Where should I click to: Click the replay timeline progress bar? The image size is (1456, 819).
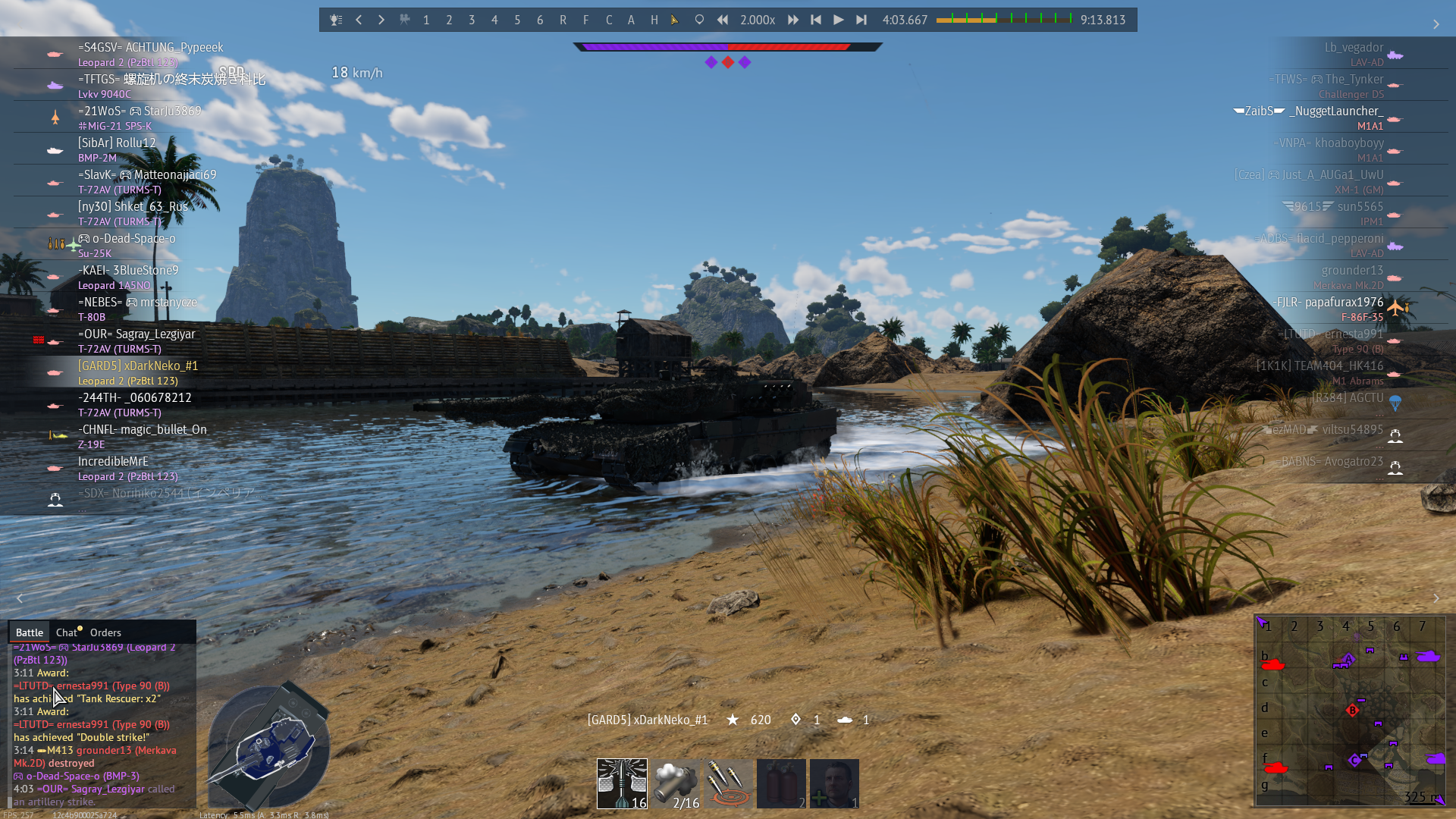pyautogui.click(x=1004, y=20)
